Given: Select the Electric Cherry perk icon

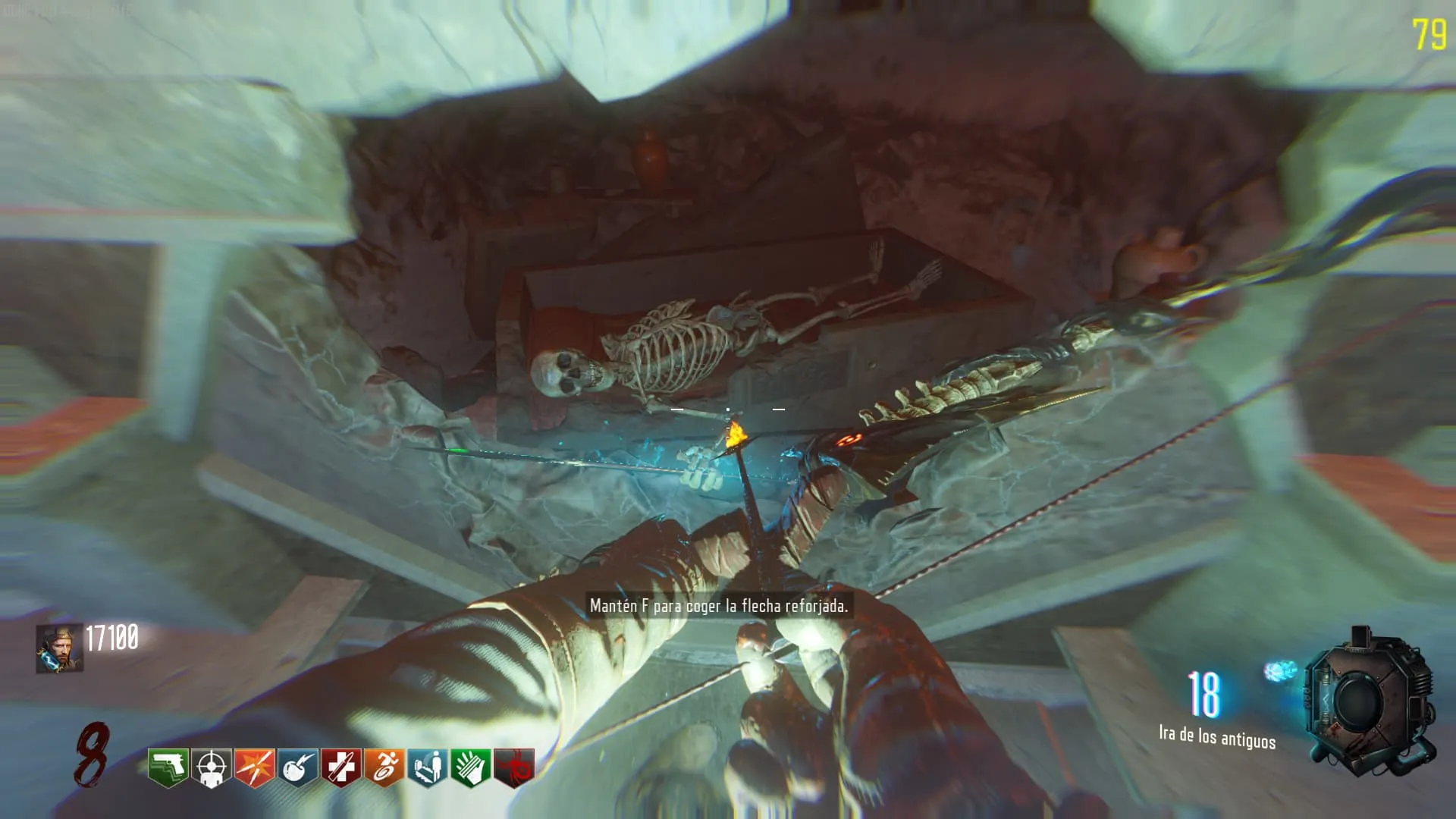Looking at the screenshot, I should coord(298,767).
